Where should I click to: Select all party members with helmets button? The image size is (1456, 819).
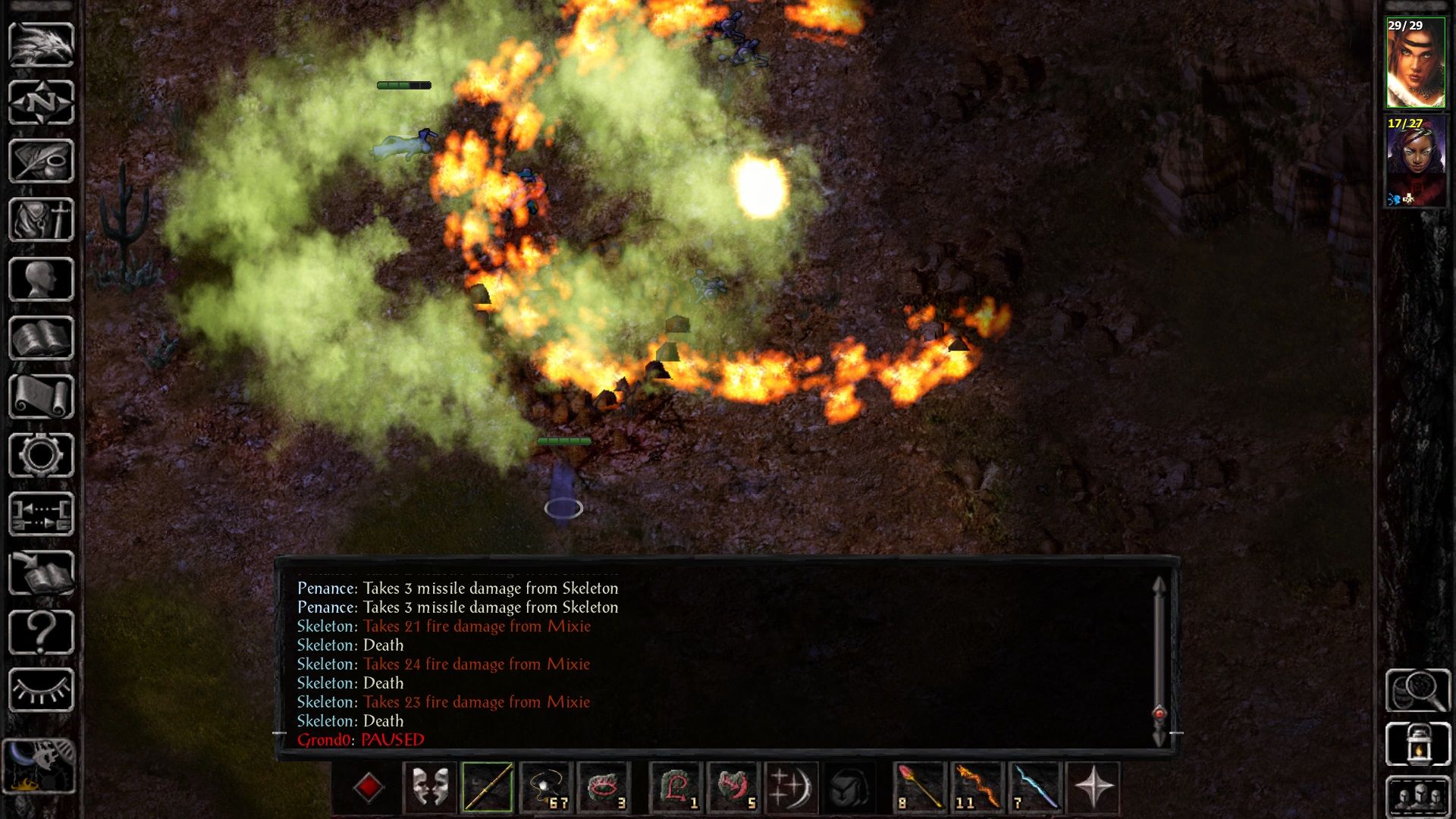coord(1417,798)
